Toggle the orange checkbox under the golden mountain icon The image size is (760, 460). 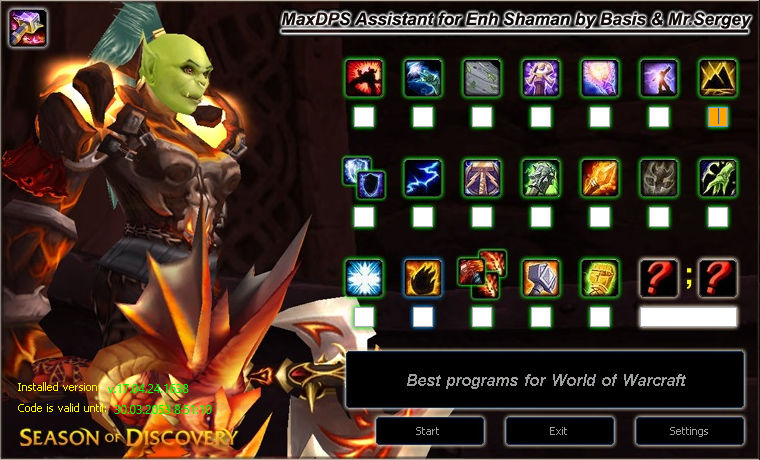click(718, 117)
